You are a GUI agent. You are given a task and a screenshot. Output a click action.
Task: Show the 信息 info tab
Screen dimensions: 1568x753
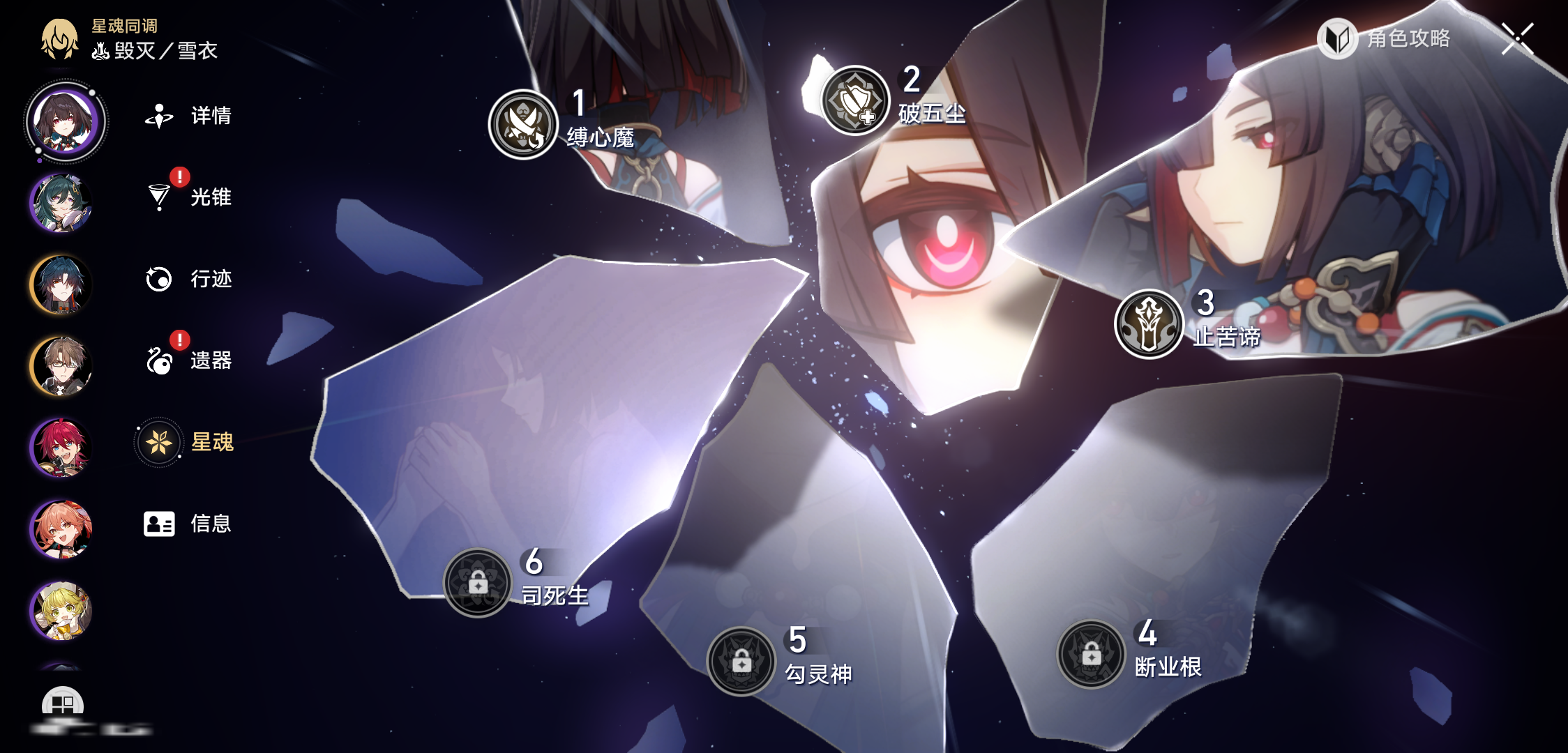[187, 524]
